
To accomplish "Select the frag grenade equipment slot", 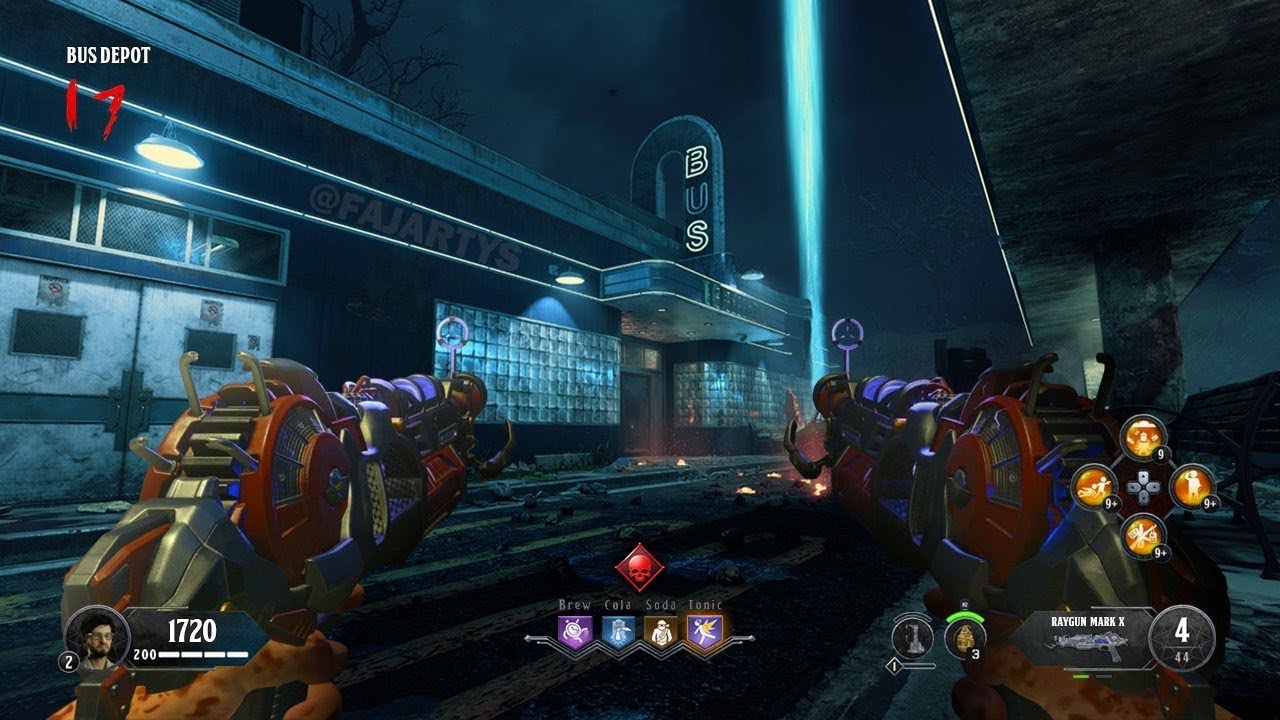I will click(x=965, y=638).
